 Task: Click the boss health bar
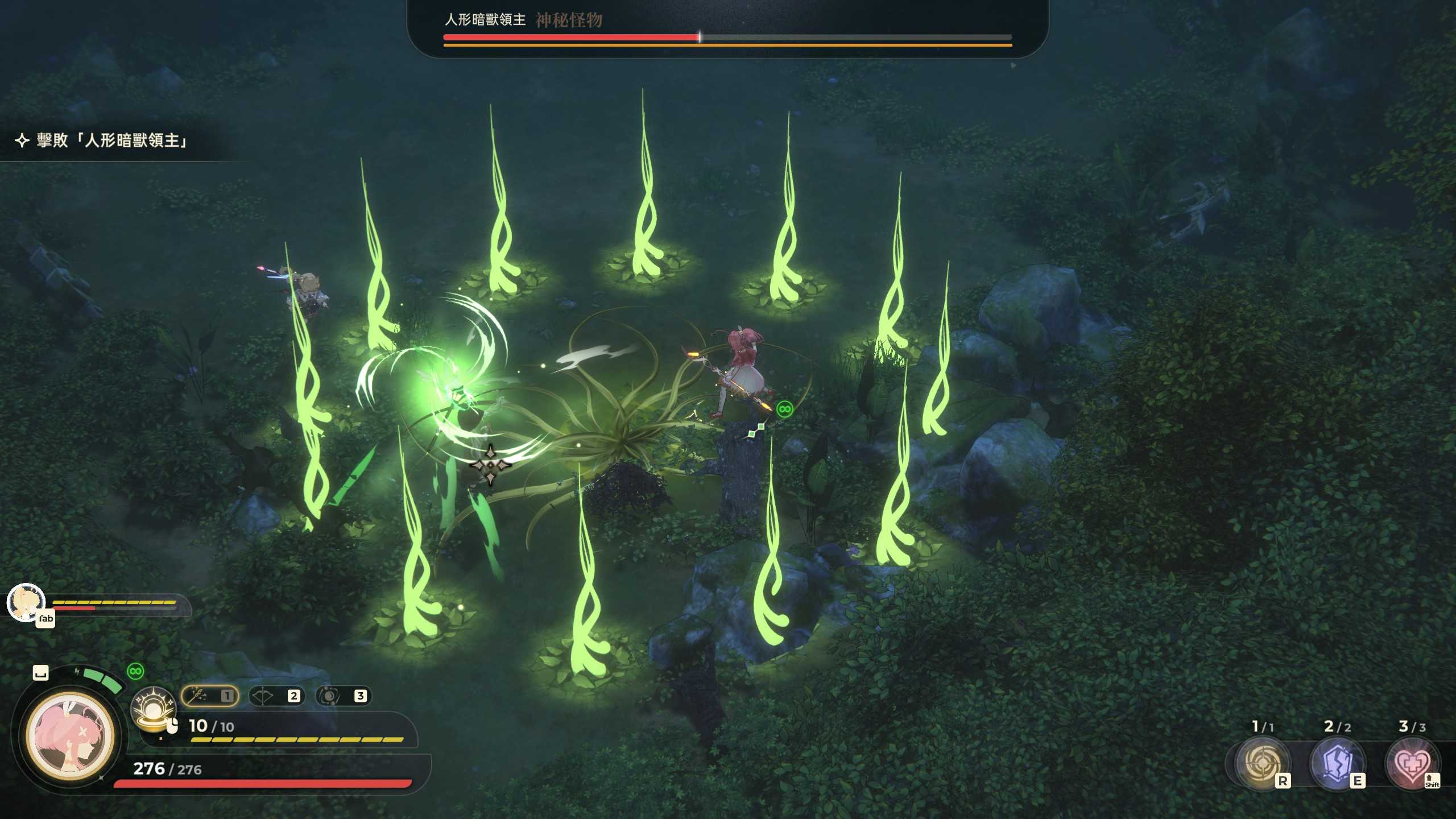728,36
